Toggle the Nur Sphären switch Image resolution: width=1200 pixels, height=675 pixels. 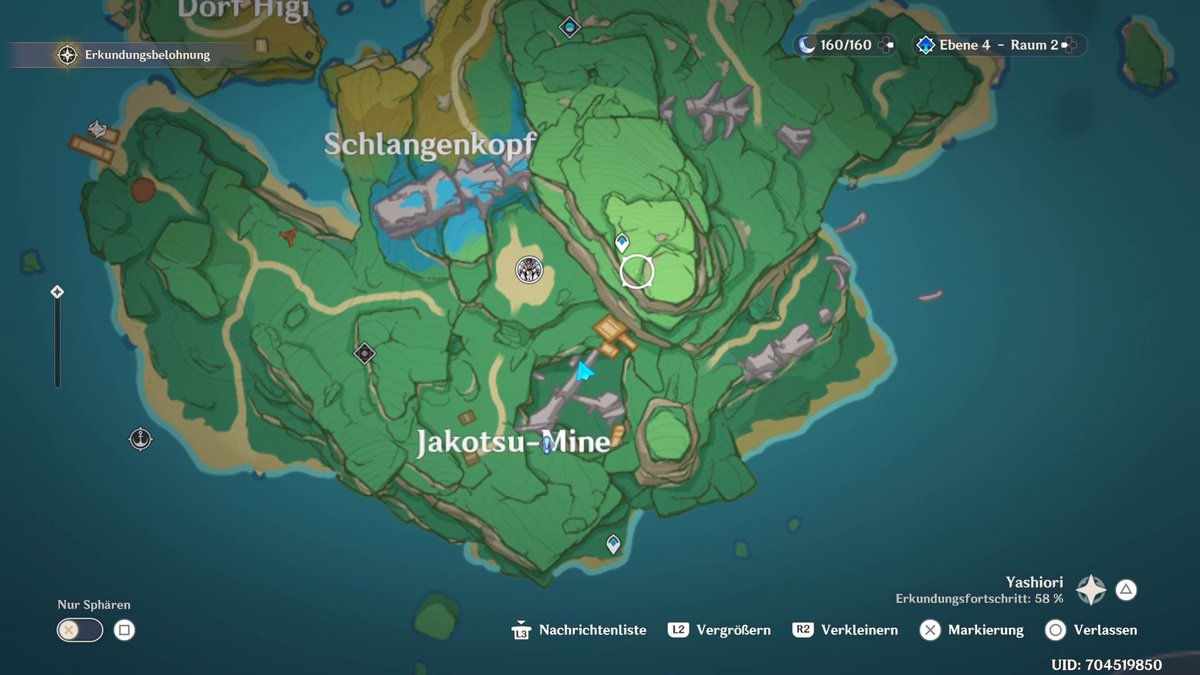pos(80,630)
